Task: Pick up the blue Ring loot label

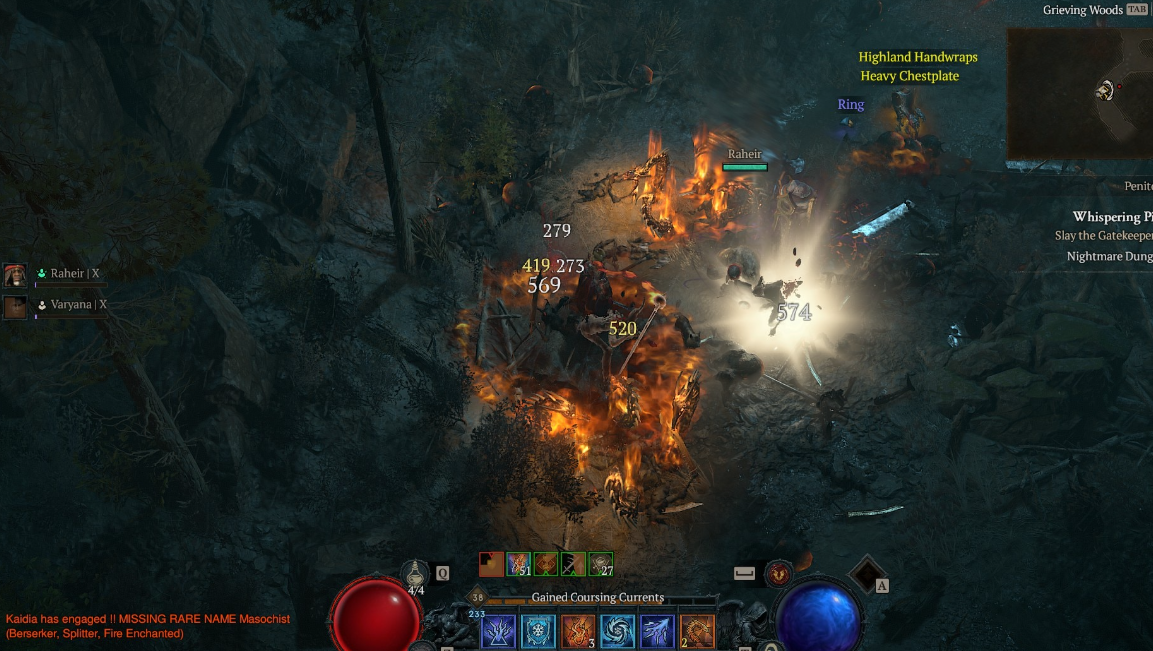Action: pyautogui.click(x=851, y=104)
